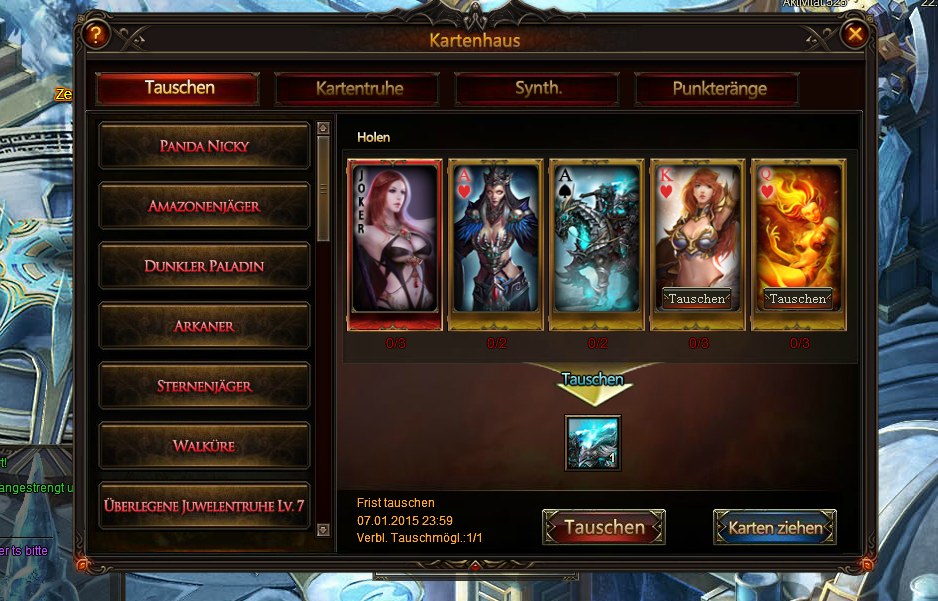Click the Joker card
The width and height of the screenshot is (938, 601).
(395, 240)
